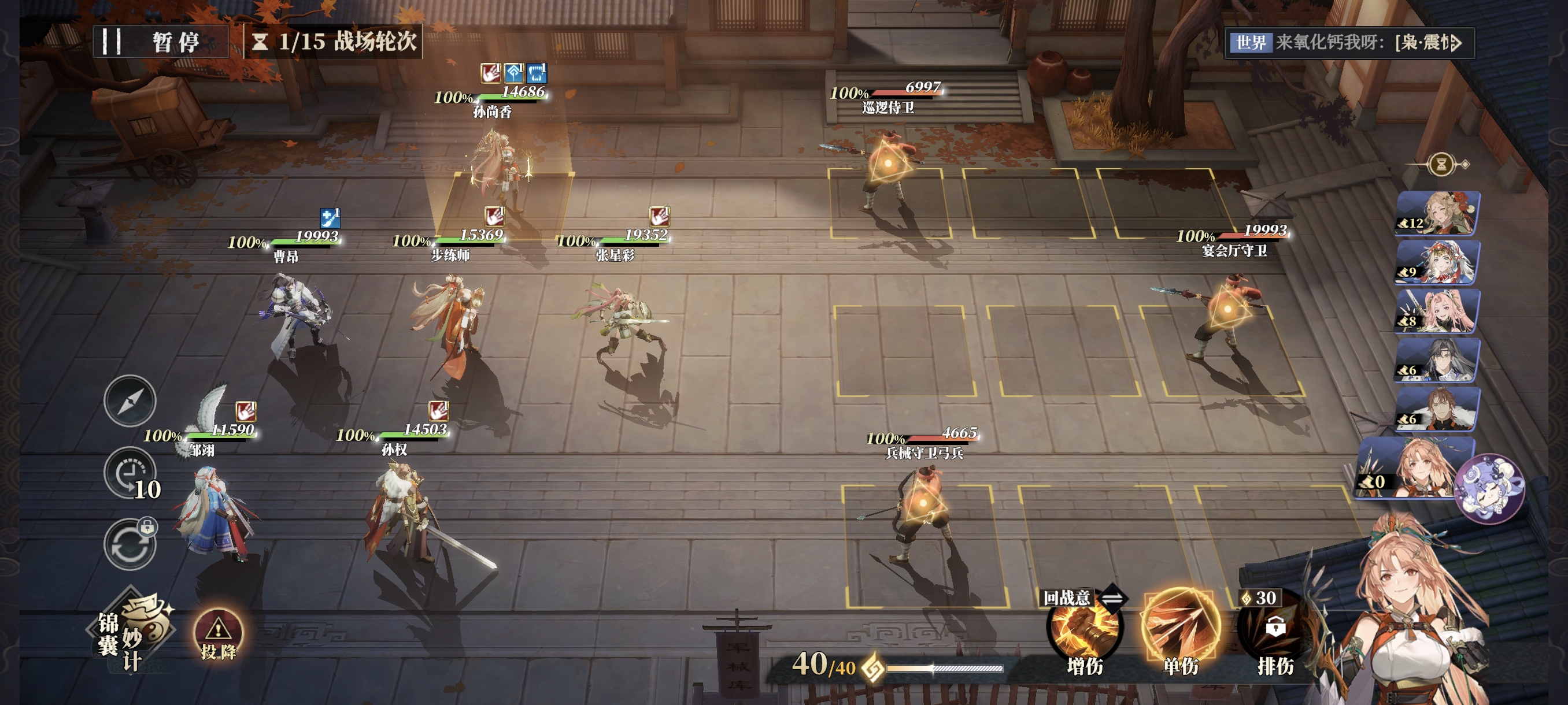Pause the battle with 暂停
This screenshot has width=1568, height=705.
pos(160,42)
